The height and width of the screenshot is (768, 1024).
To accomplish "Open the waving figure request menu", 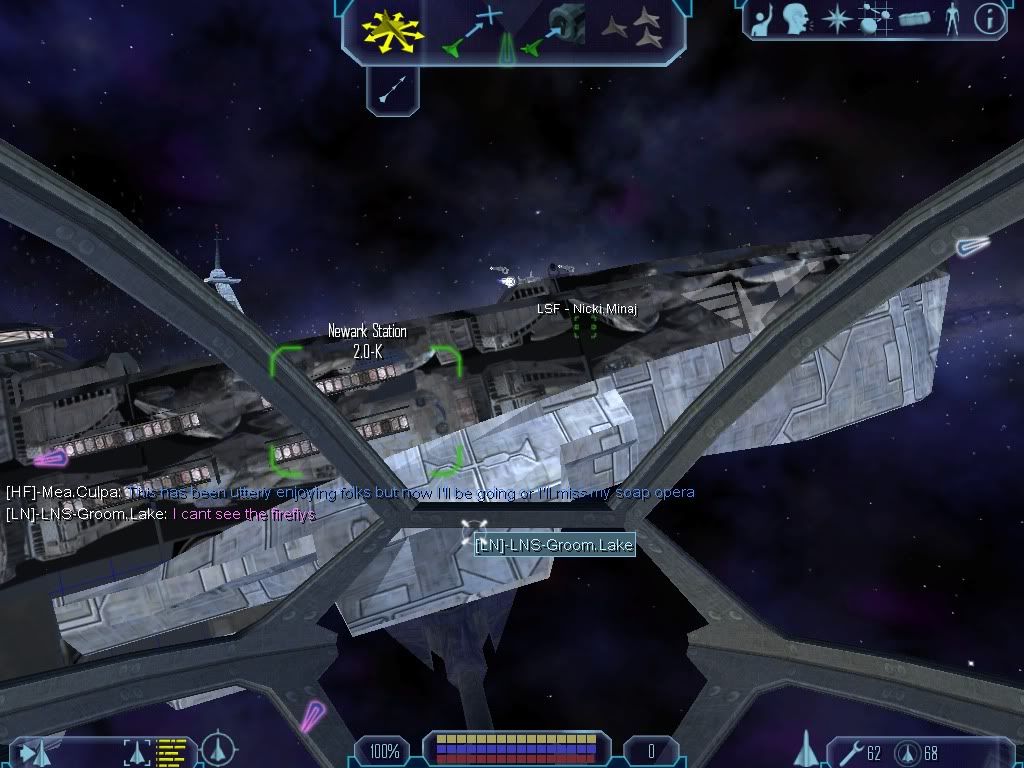I will coord(762,19).
